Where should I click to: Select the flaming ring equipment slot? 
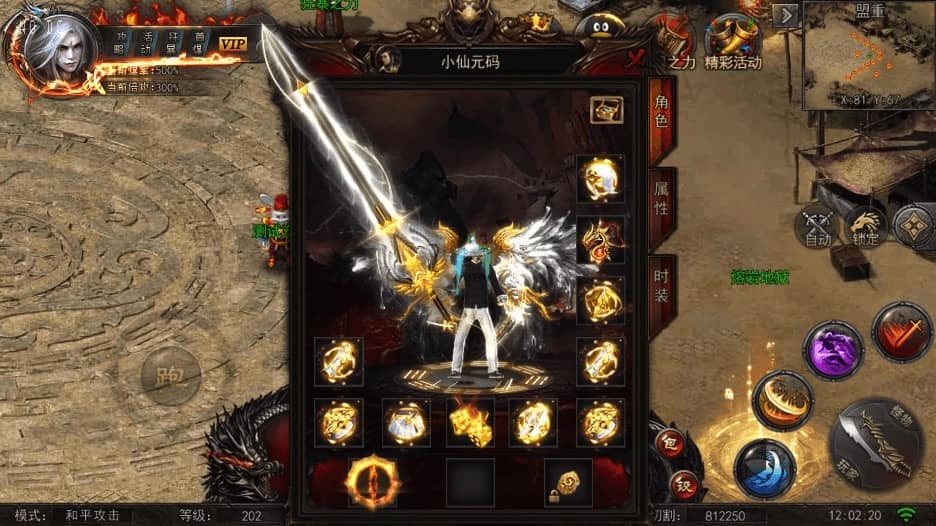(x=372, y=481)
